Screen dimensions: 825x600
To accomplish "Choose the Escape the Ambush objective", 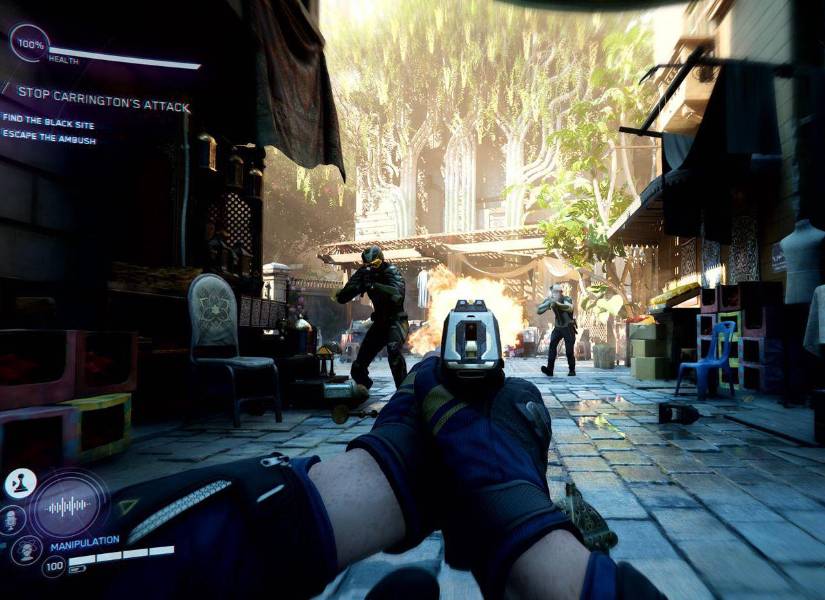I will pyautogui.click(x=49, y=141).
